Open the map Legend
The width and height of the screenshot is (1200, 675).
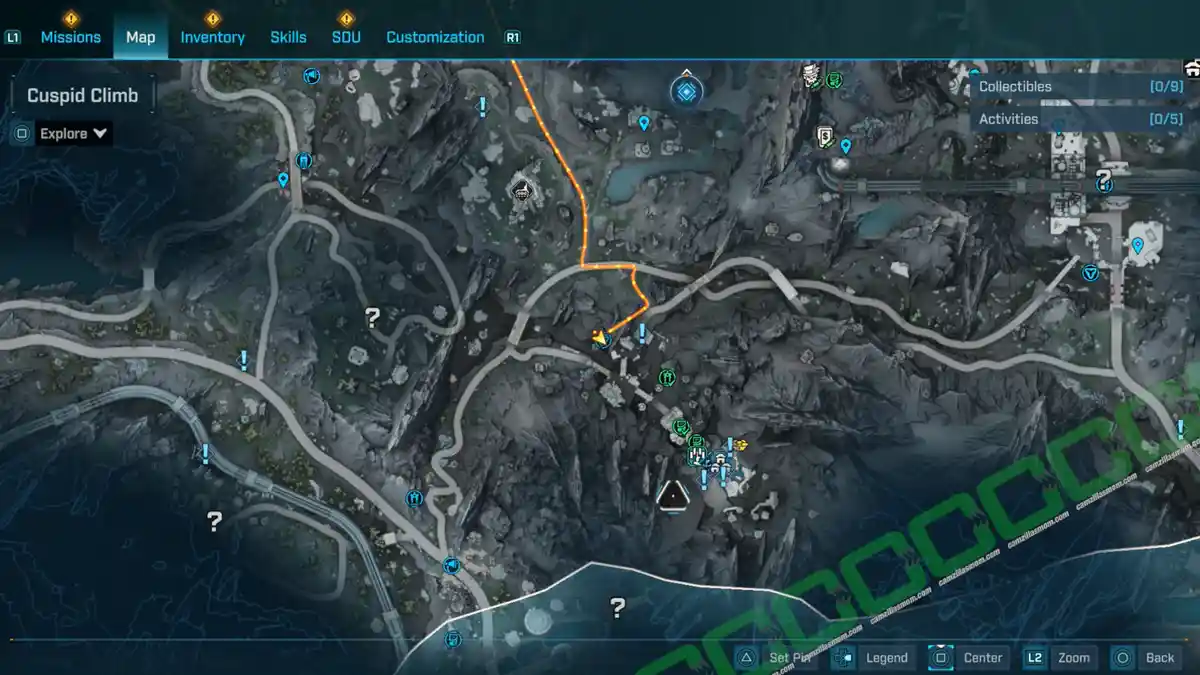(x=873, y=657)
